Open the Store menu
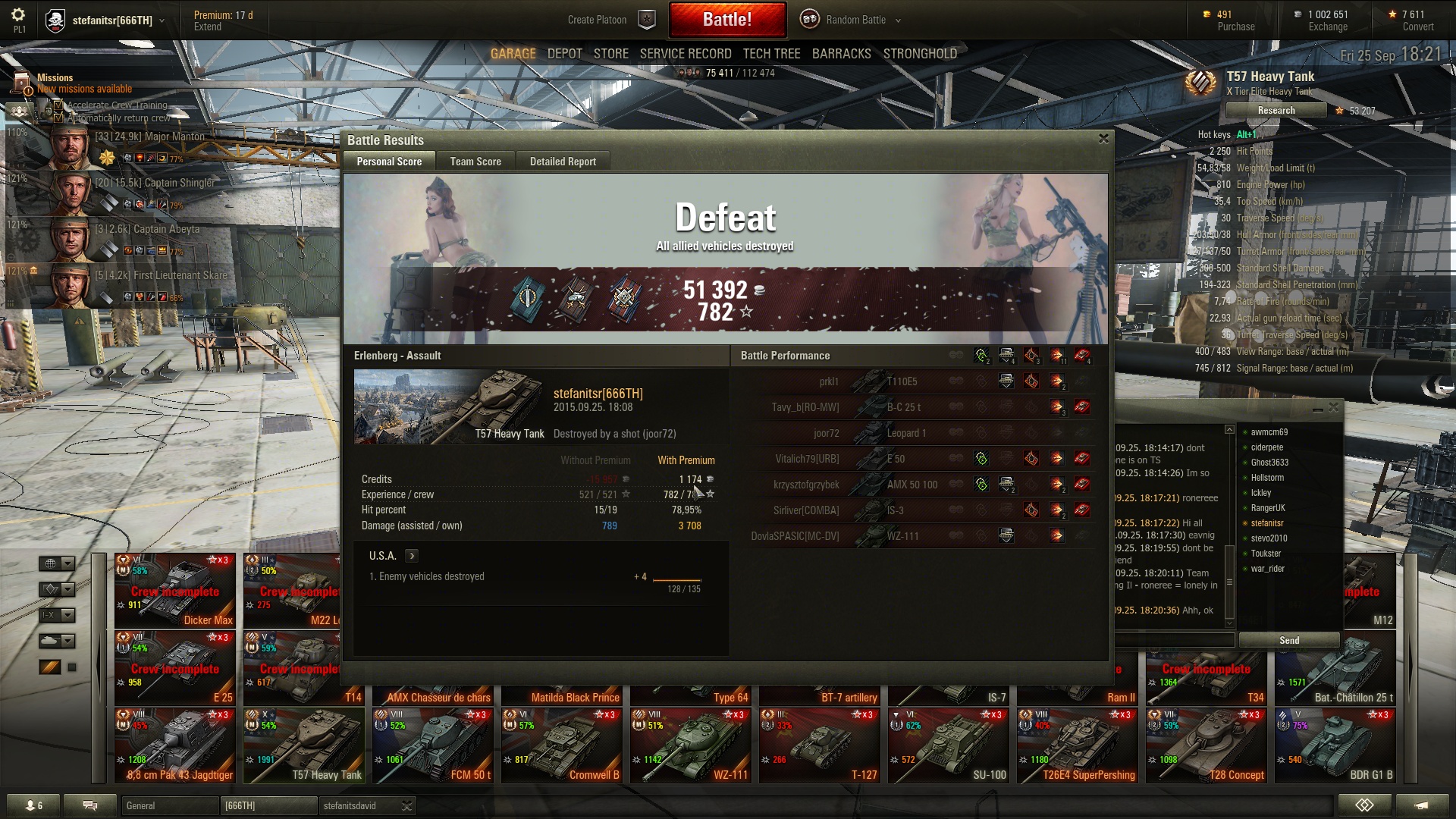The image size is (1456, 819). tap(610, 54)
